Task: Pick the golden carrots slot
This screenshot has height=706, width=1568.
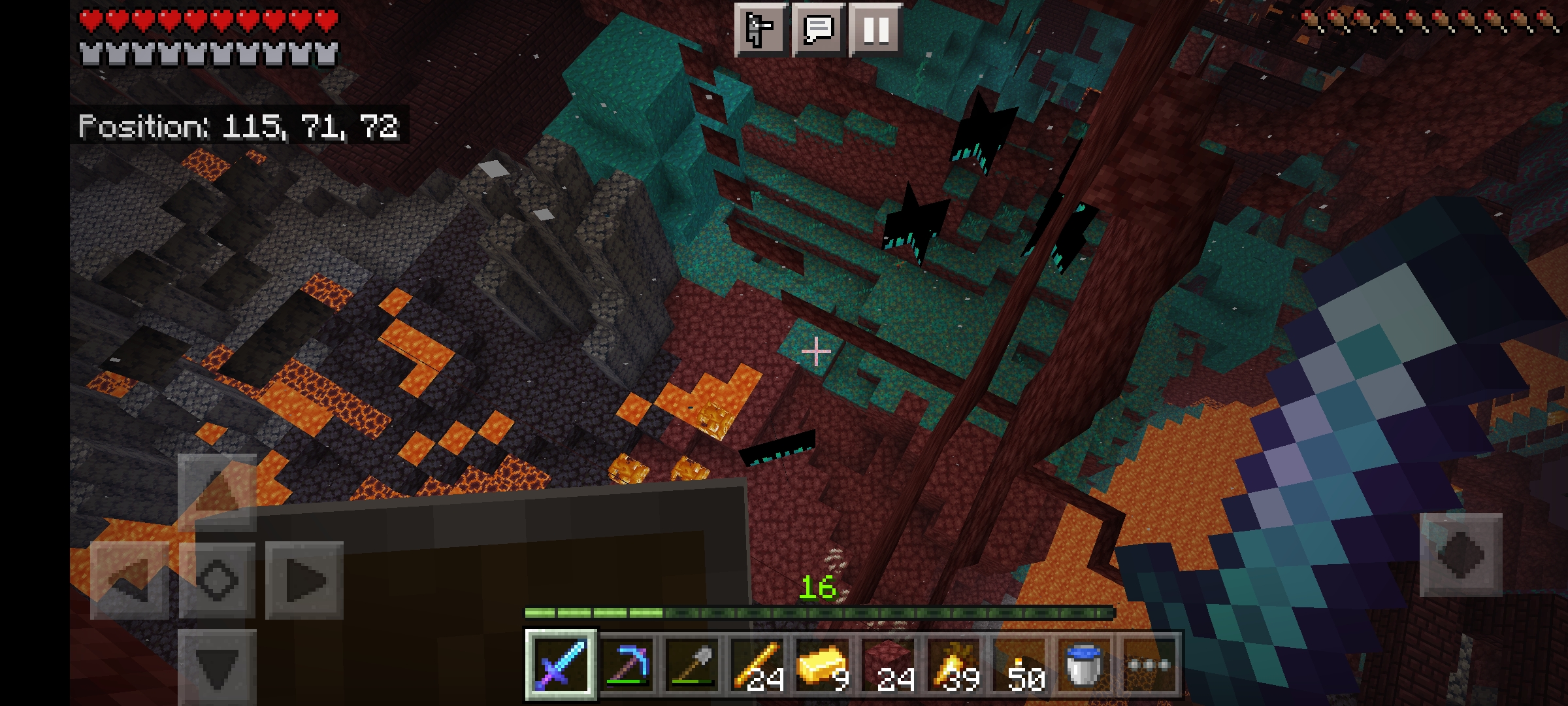Action: 954,665
